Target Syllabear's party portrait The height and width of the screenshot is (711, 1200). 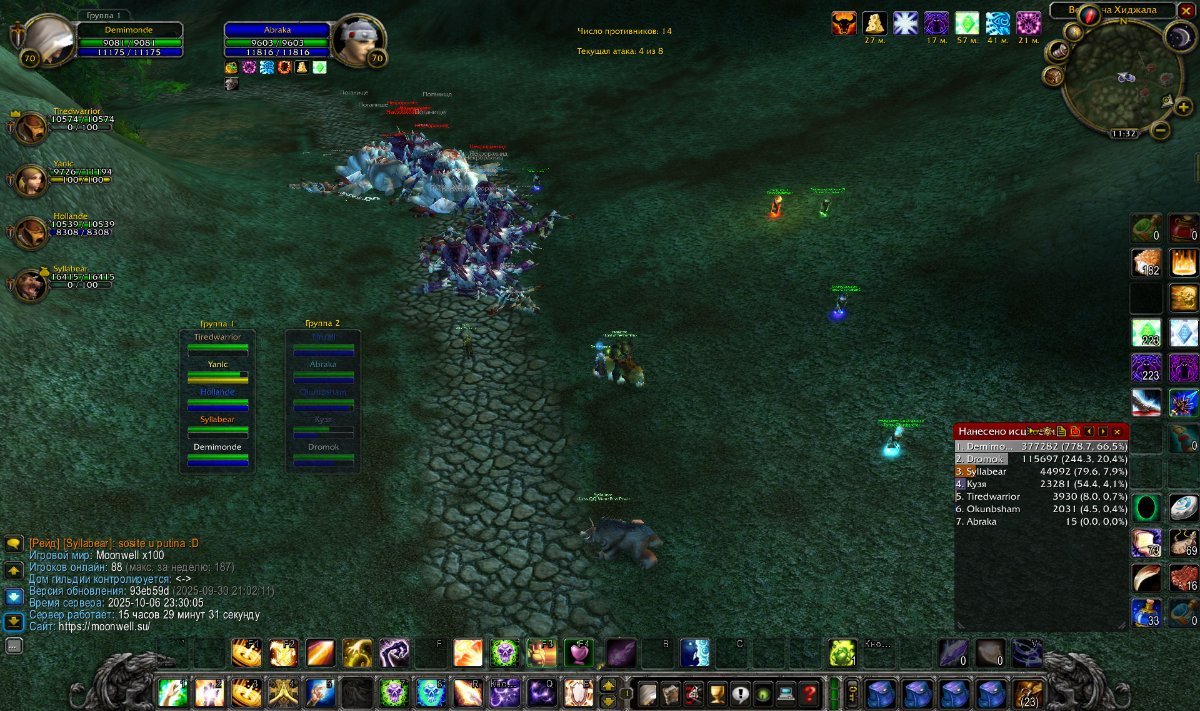pos(32,285)
